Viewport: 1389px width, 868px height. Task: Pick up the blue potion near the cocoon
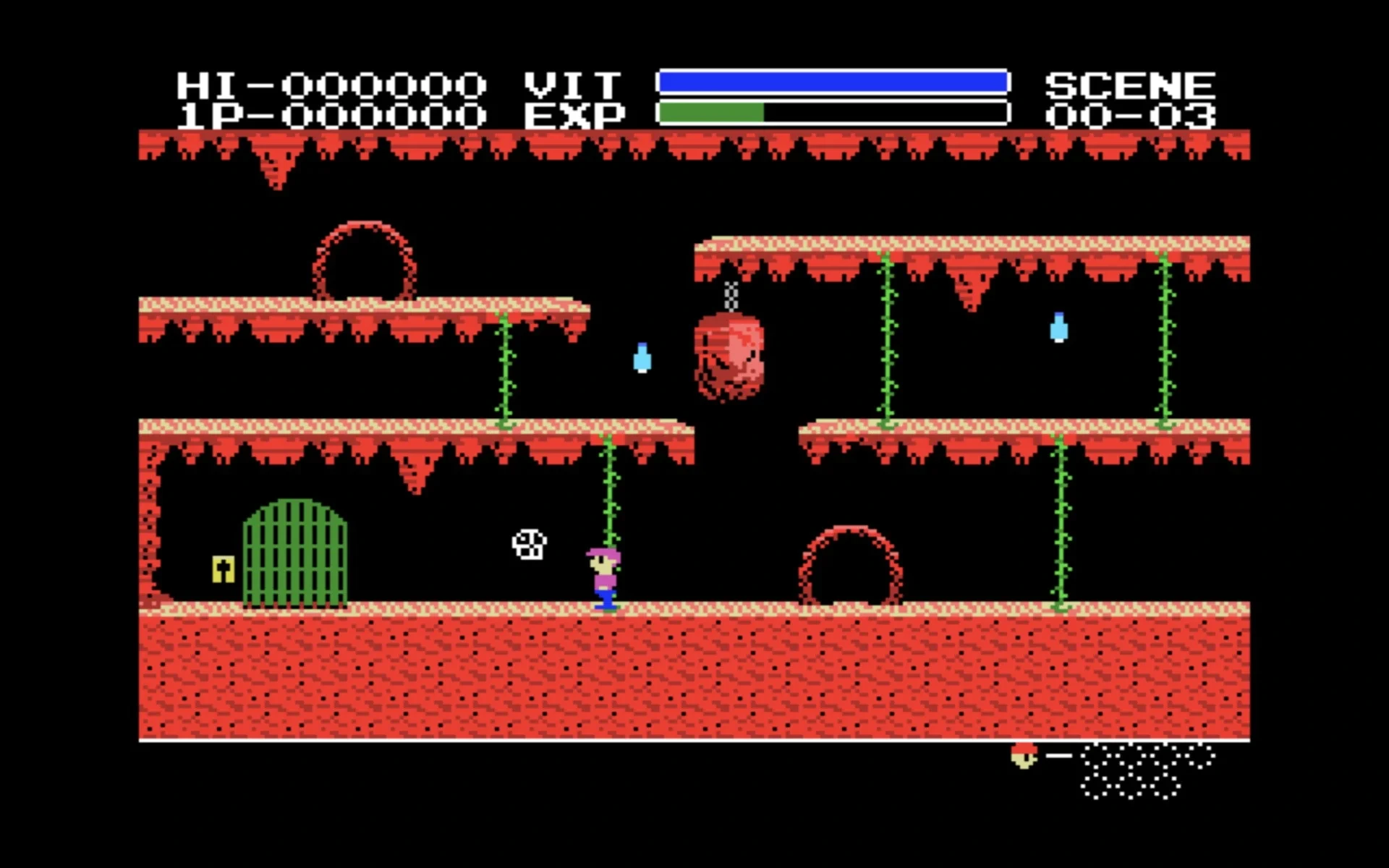[641, 358]
